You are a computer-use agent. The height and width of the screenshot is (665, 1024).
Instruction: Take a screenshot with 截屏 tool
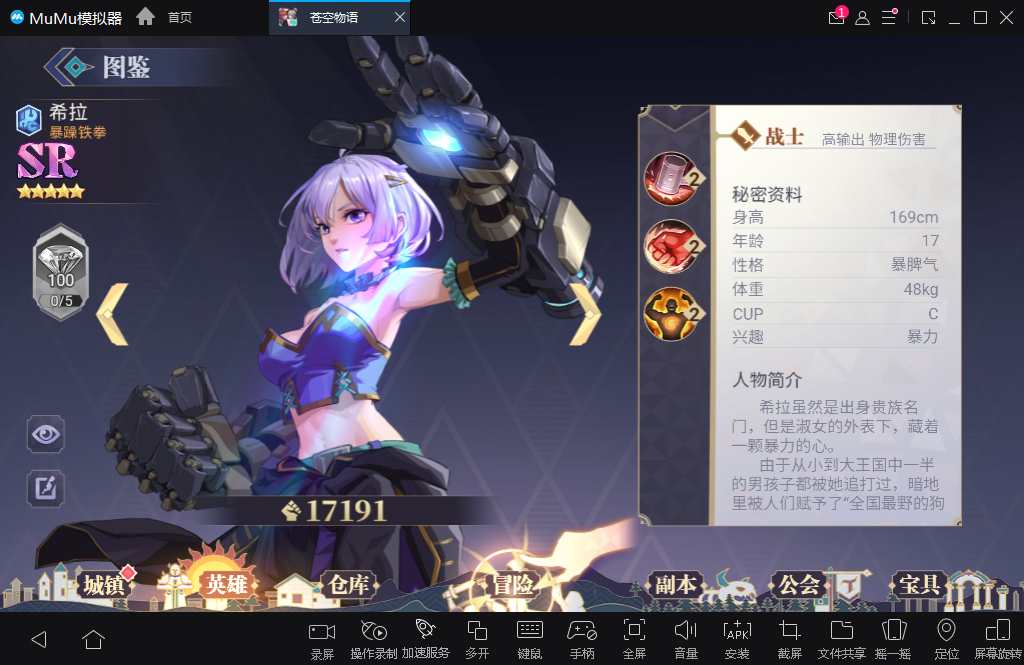click(789, 637)
